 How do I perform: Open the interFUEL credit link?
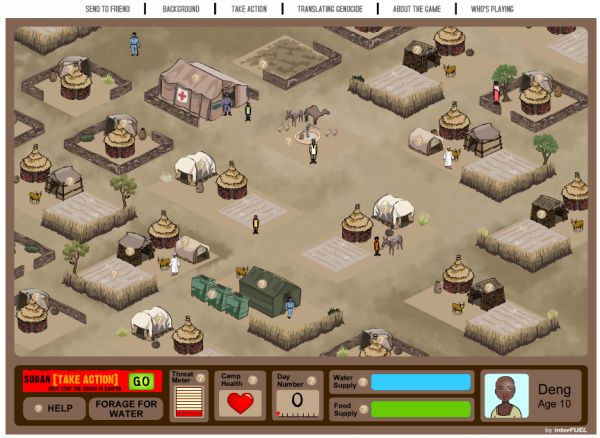(x=568, y=429)
